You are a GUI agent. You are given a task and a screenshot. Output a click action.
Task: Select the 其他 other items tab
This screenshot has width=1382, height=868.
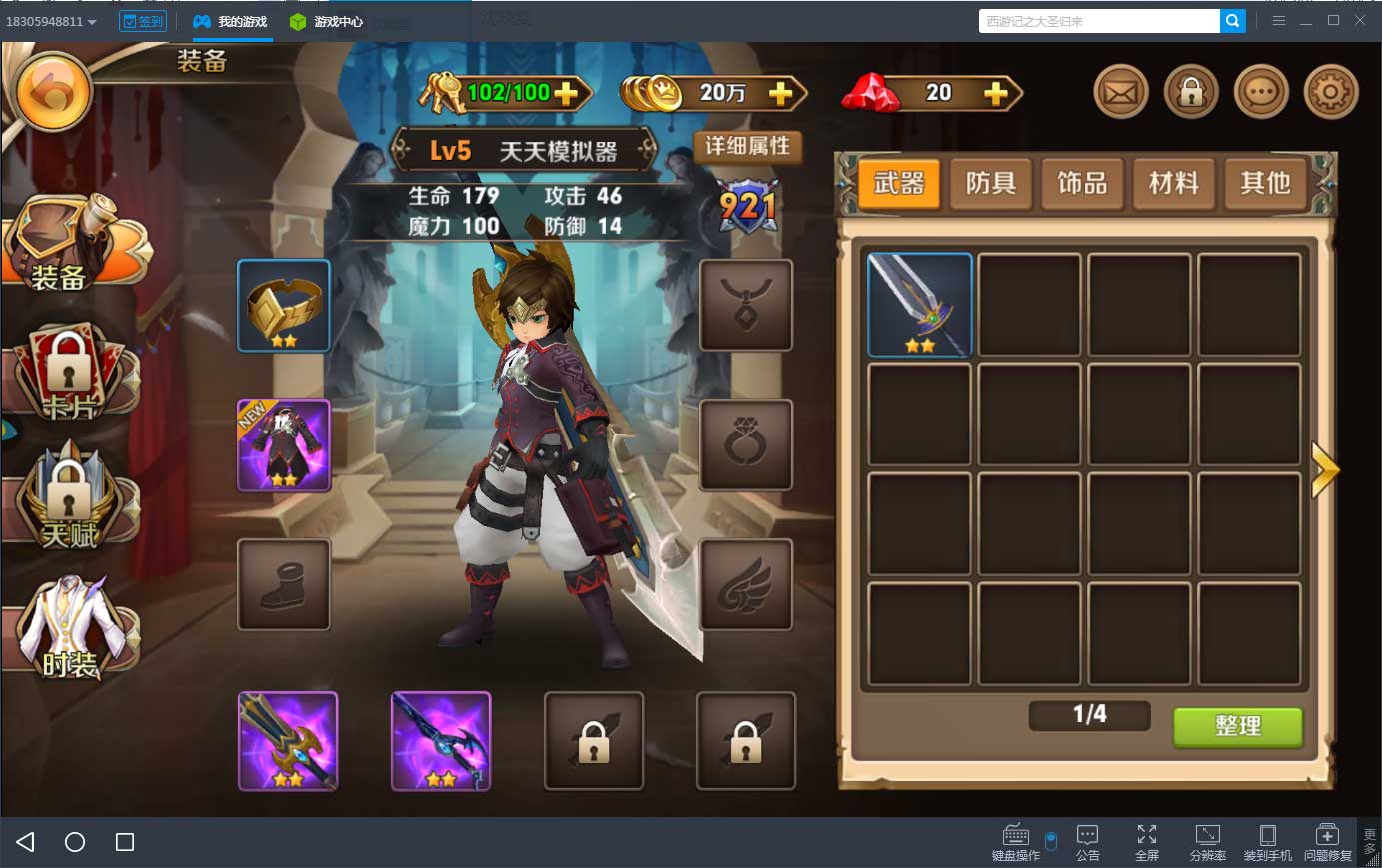click(1265, 183)
